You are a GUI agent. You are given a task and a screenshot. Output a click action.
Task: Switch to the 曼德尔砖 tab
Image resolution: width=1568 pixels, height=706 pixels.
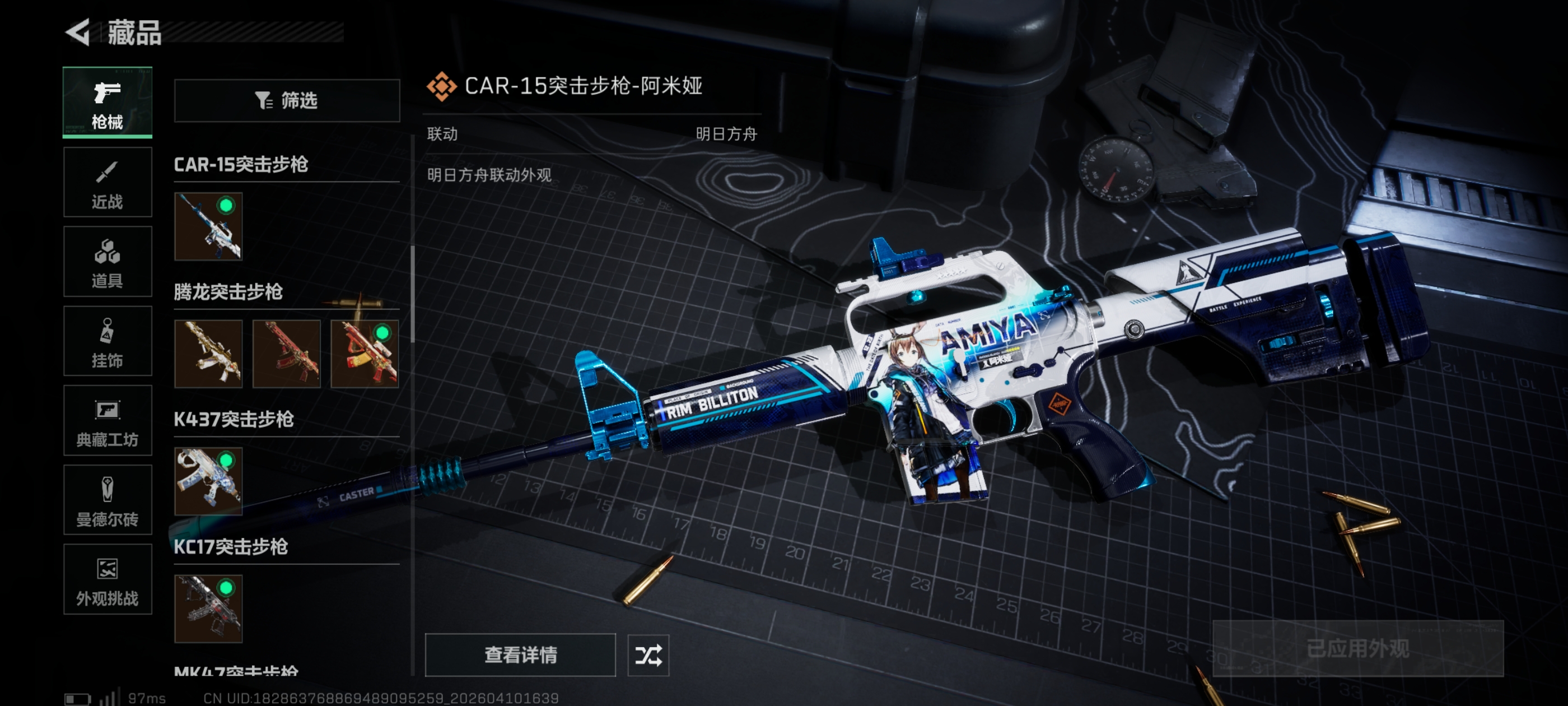tap(107, 500)
